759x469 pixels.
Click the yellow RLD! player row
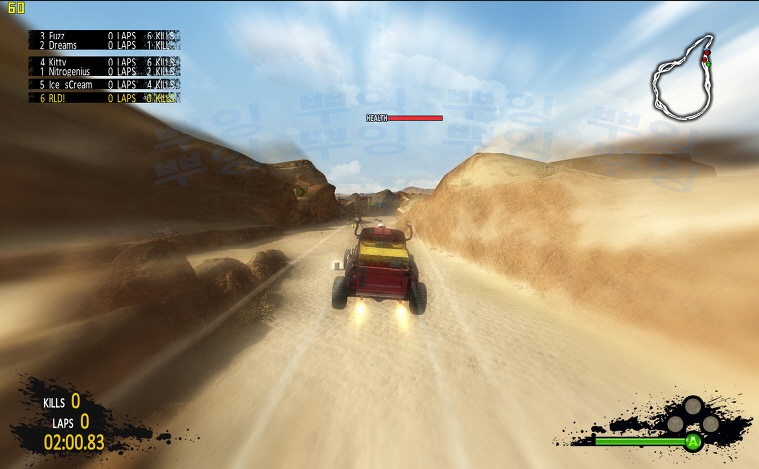tap(105, 98)
